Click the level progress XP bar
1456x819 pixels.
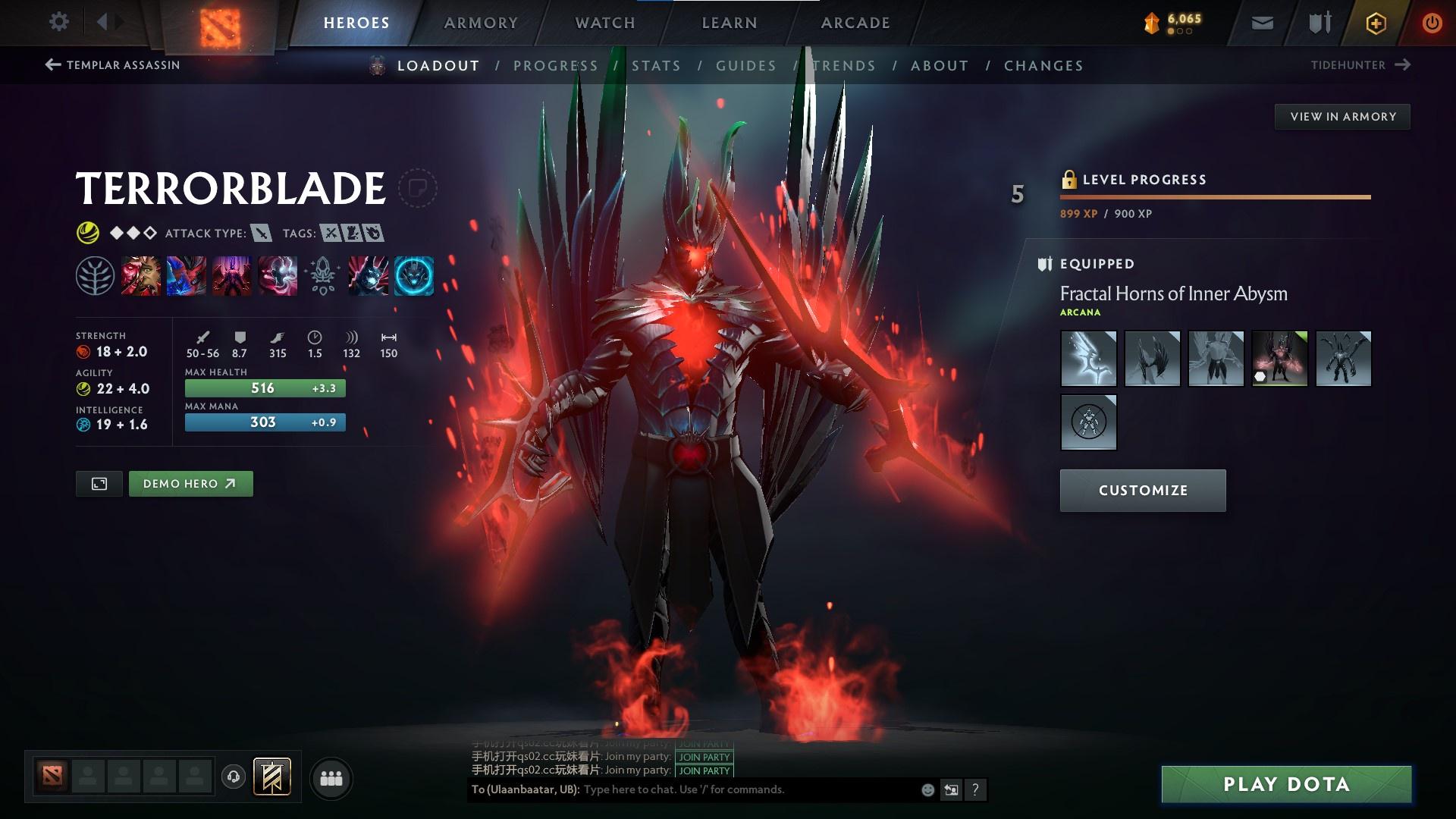(1213, 199)
